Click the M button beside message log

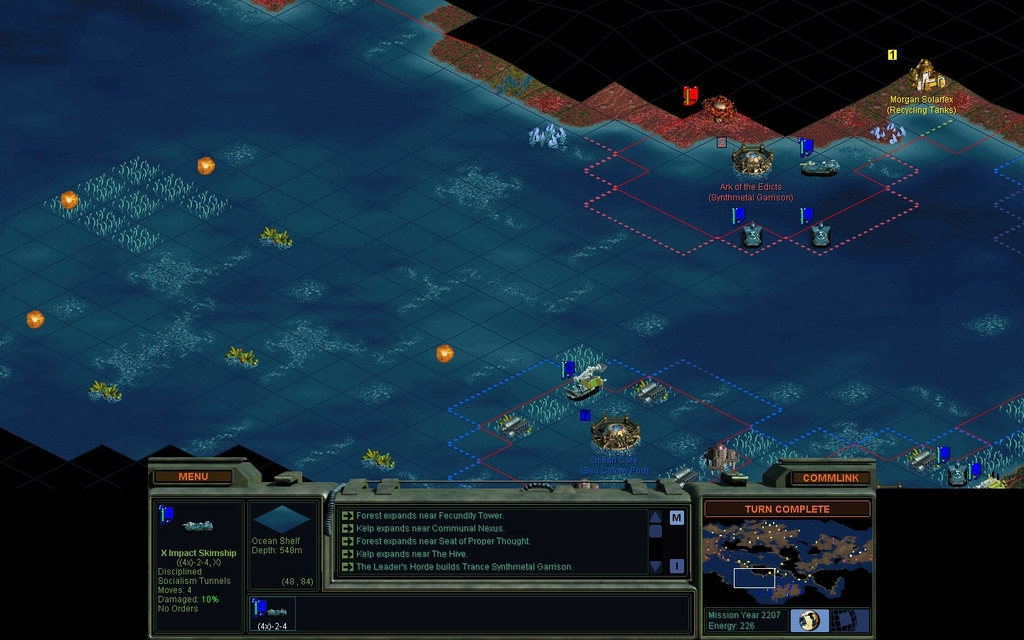tap(677, 517)
